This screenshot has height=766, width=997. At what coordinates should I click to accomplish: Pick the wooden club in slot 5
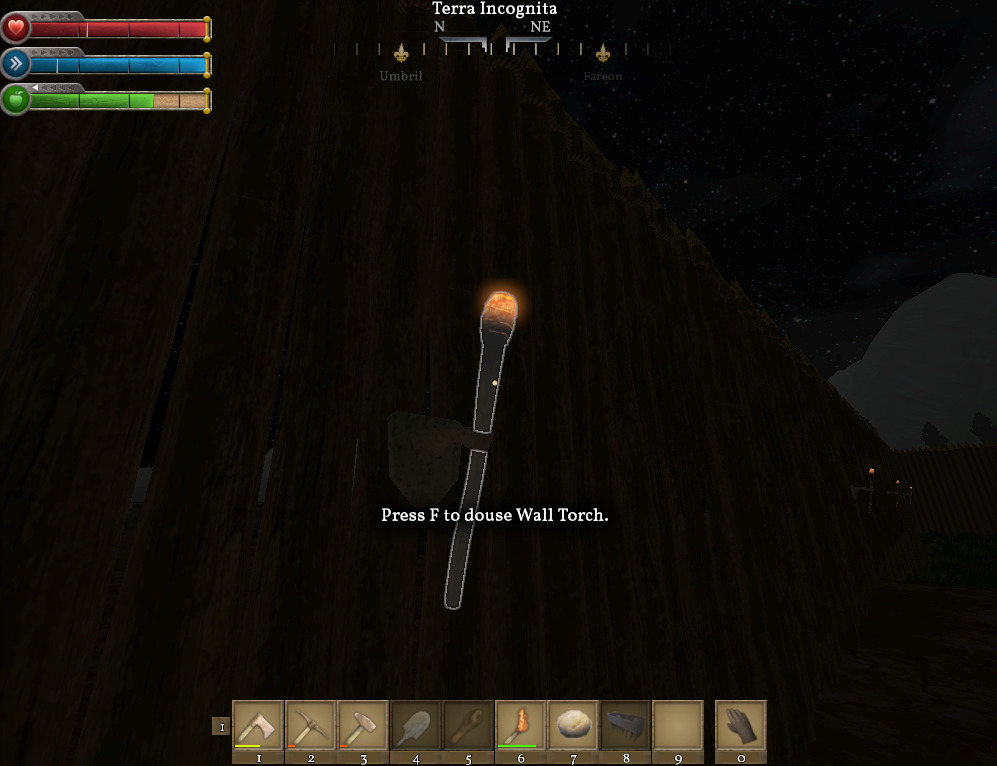click(x=468, y=725)
